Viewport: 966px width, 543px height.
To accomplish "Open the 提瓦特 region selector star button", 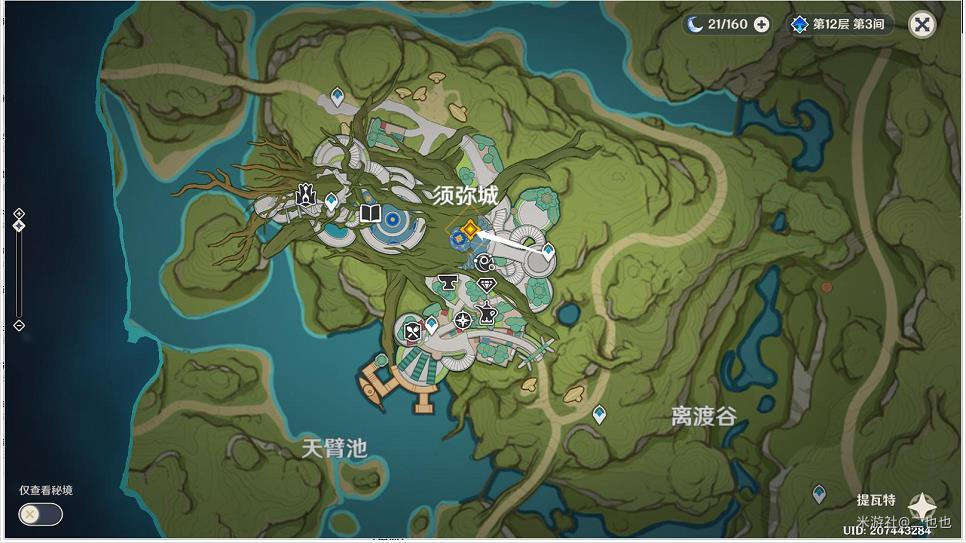I will [920, 507].
